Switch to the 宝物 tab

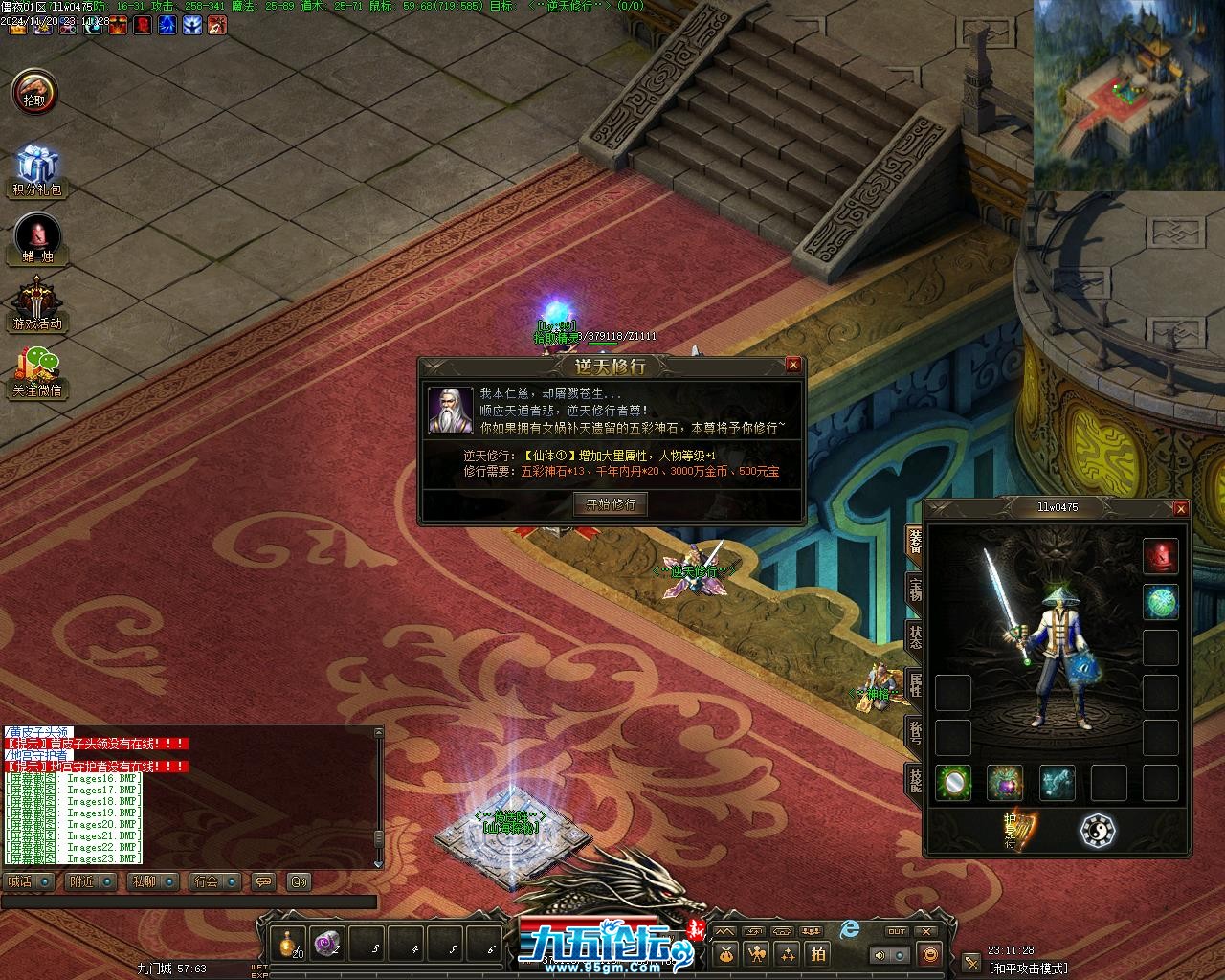[x=915, y=590]
